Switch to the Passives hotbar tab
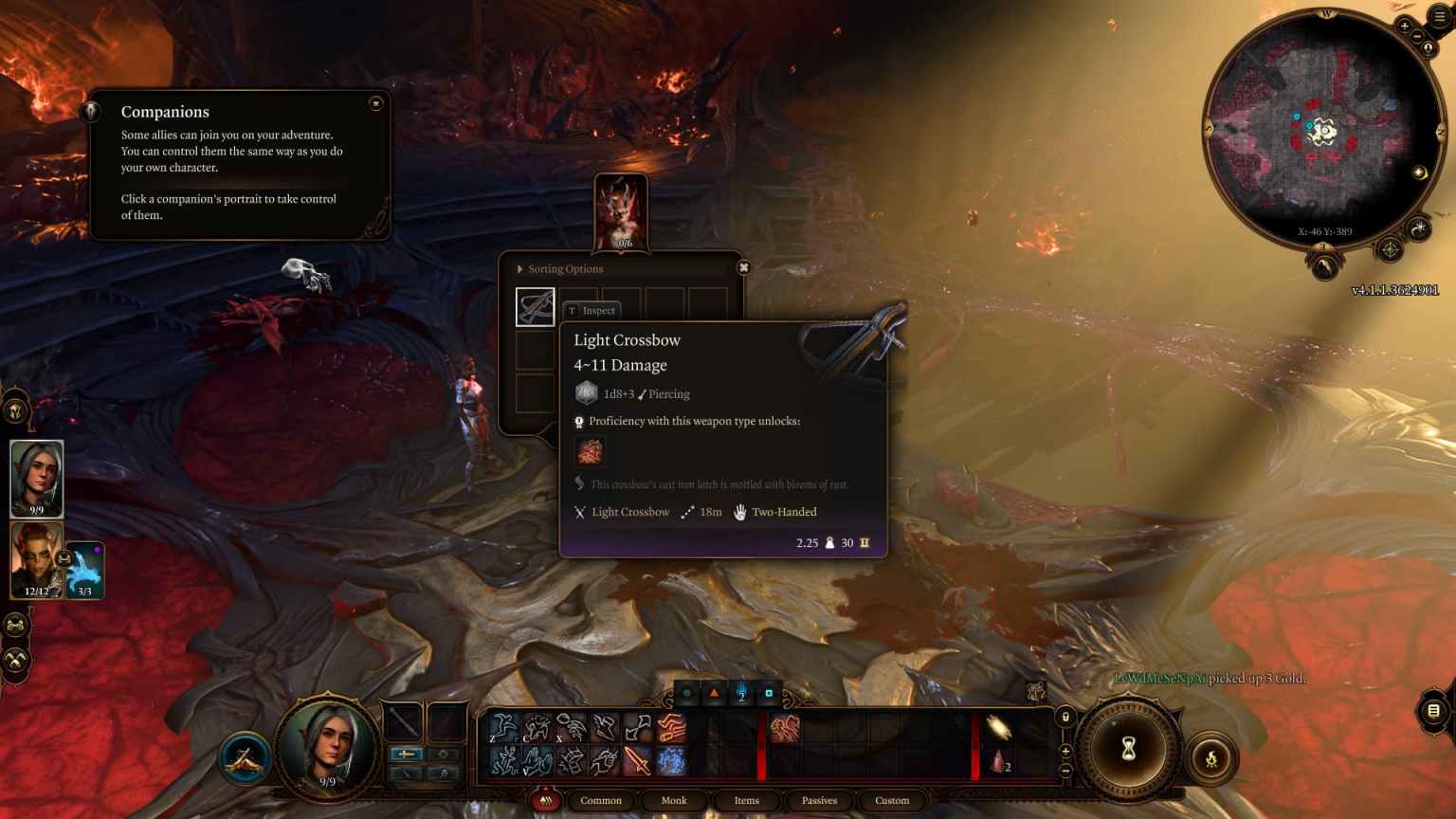 point(819,801)
